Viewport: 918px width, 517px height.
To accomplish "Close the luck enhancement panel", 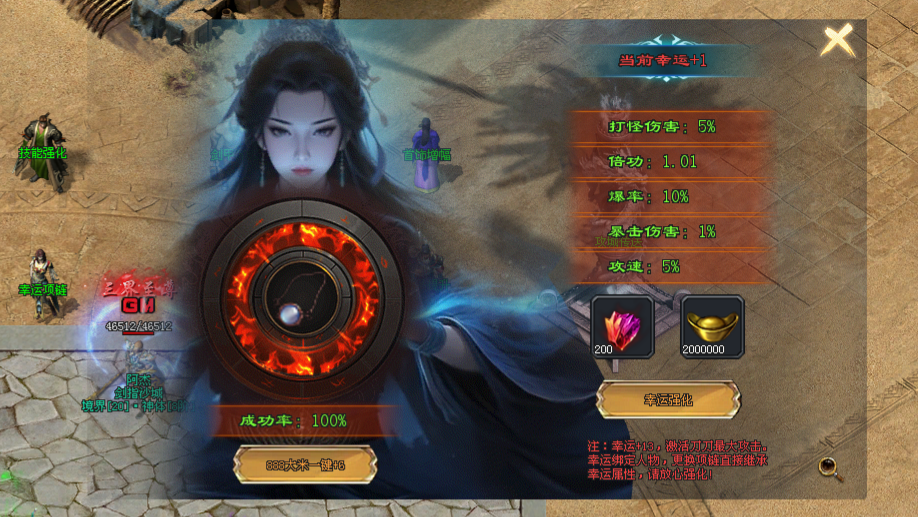I will [x=837, y=41].
